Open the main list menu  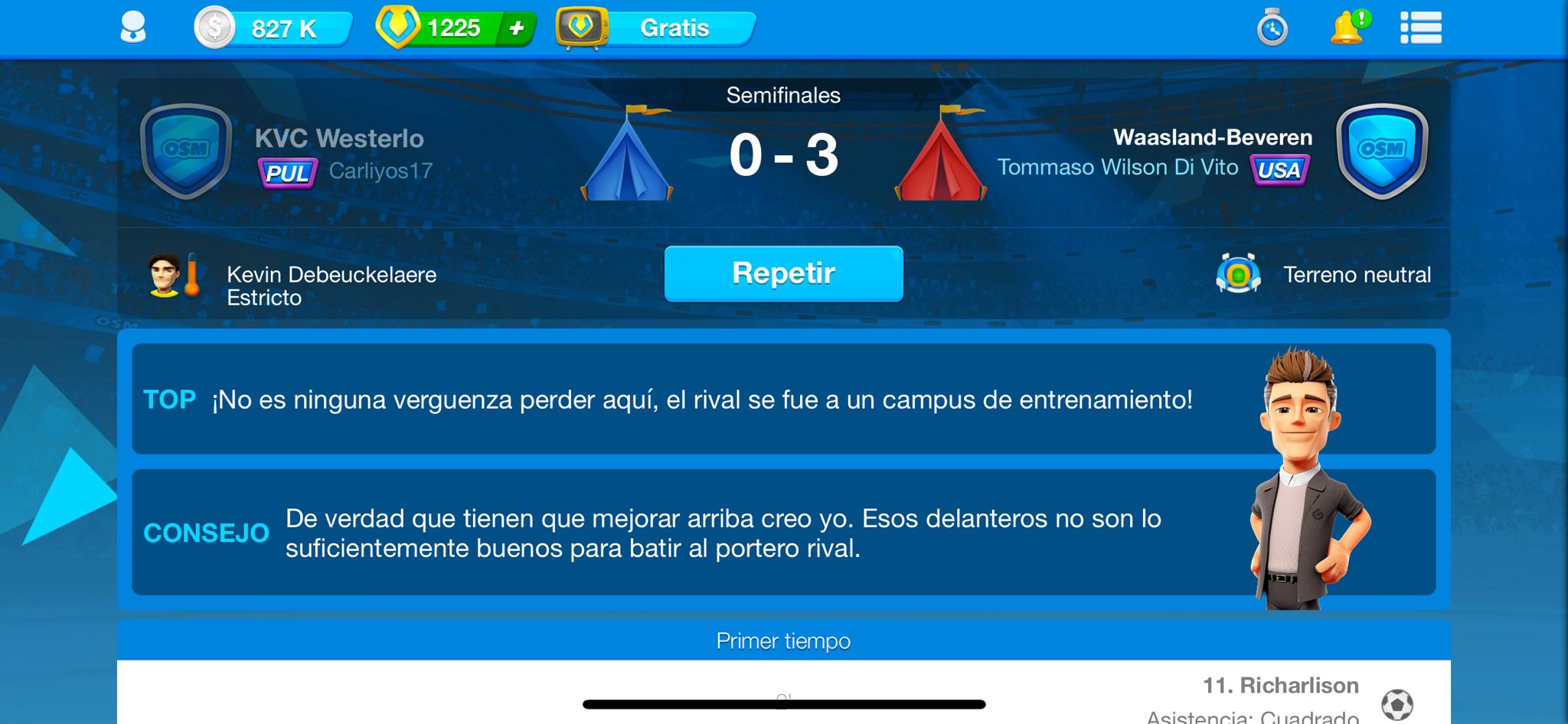coord(1420,28)
